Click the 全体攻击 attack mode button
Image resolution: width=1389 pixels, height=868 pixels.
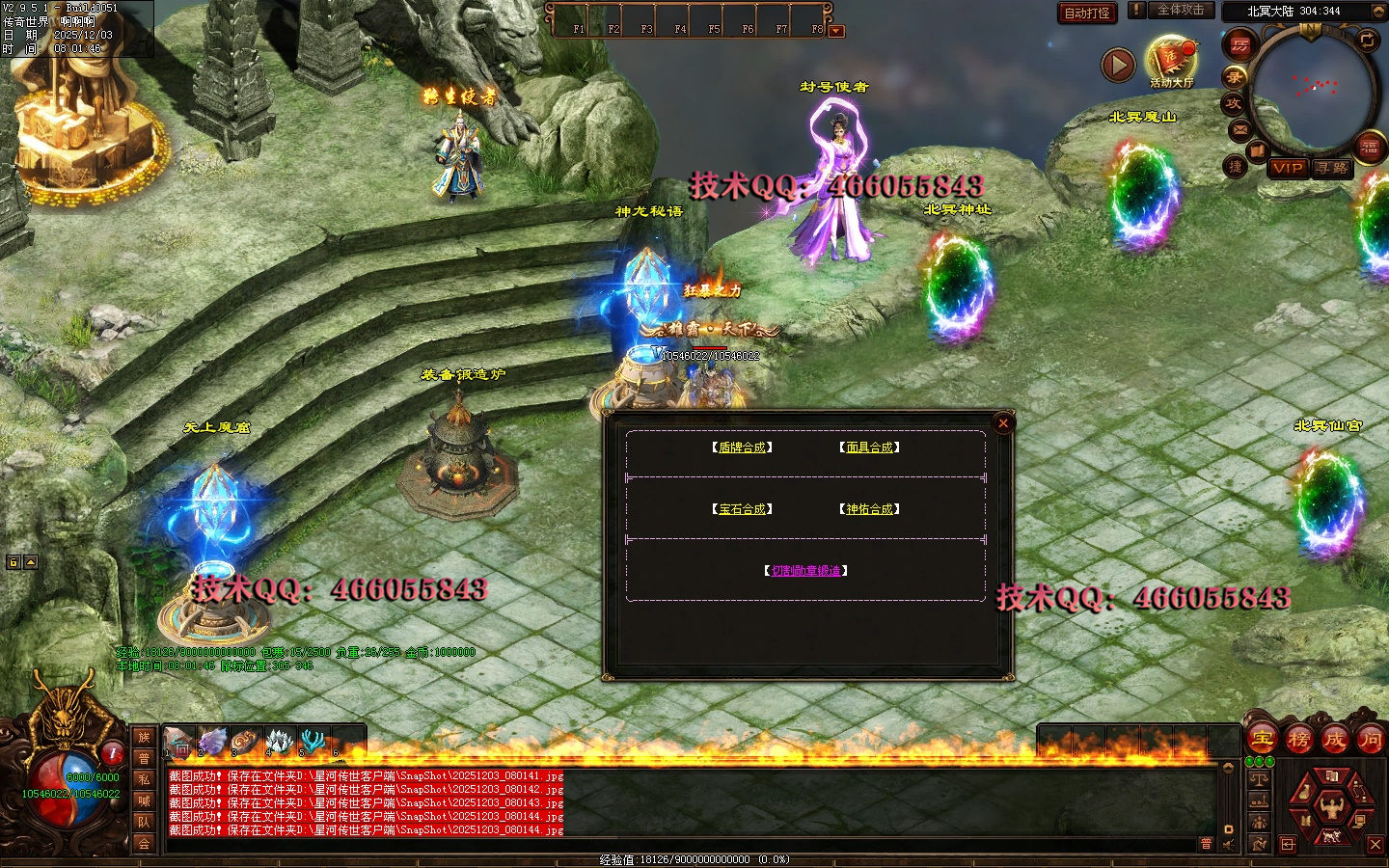(x=1180, y=10)
